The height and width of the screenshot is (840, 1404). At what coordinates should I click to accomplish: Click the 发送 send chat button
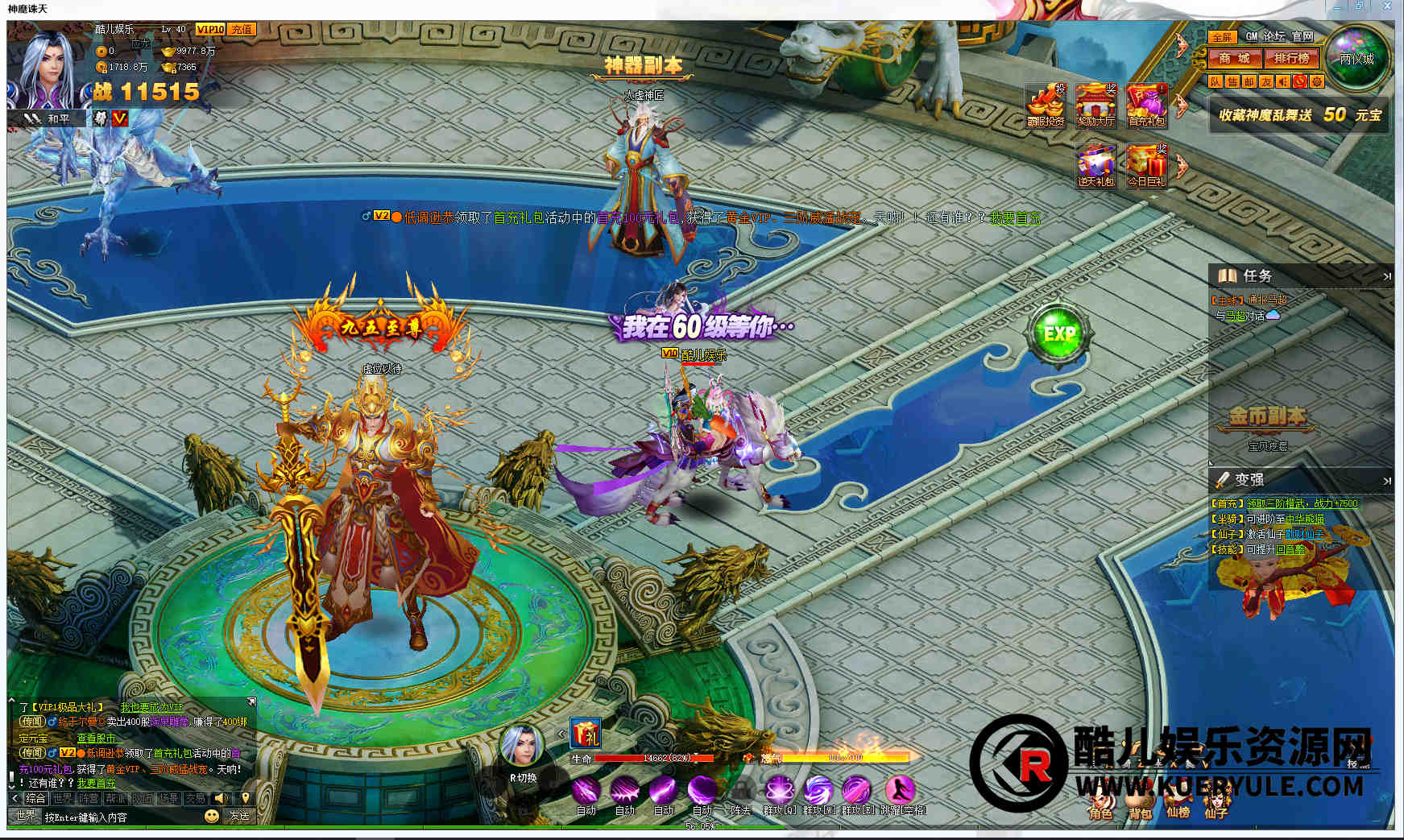[x=239, y=816]
